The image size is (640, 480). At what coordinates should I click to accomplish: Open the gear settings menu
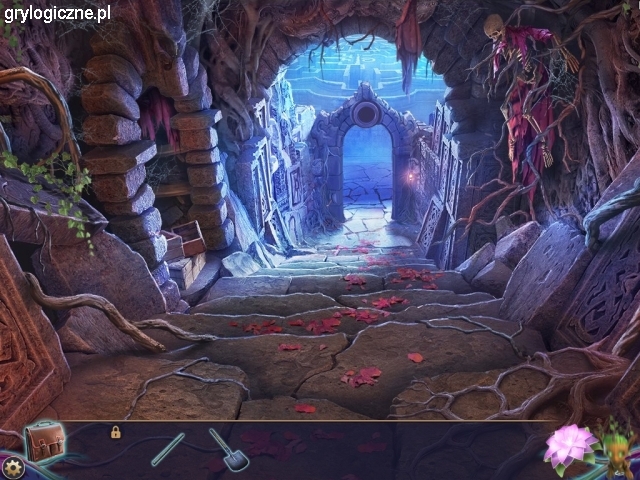13,467
